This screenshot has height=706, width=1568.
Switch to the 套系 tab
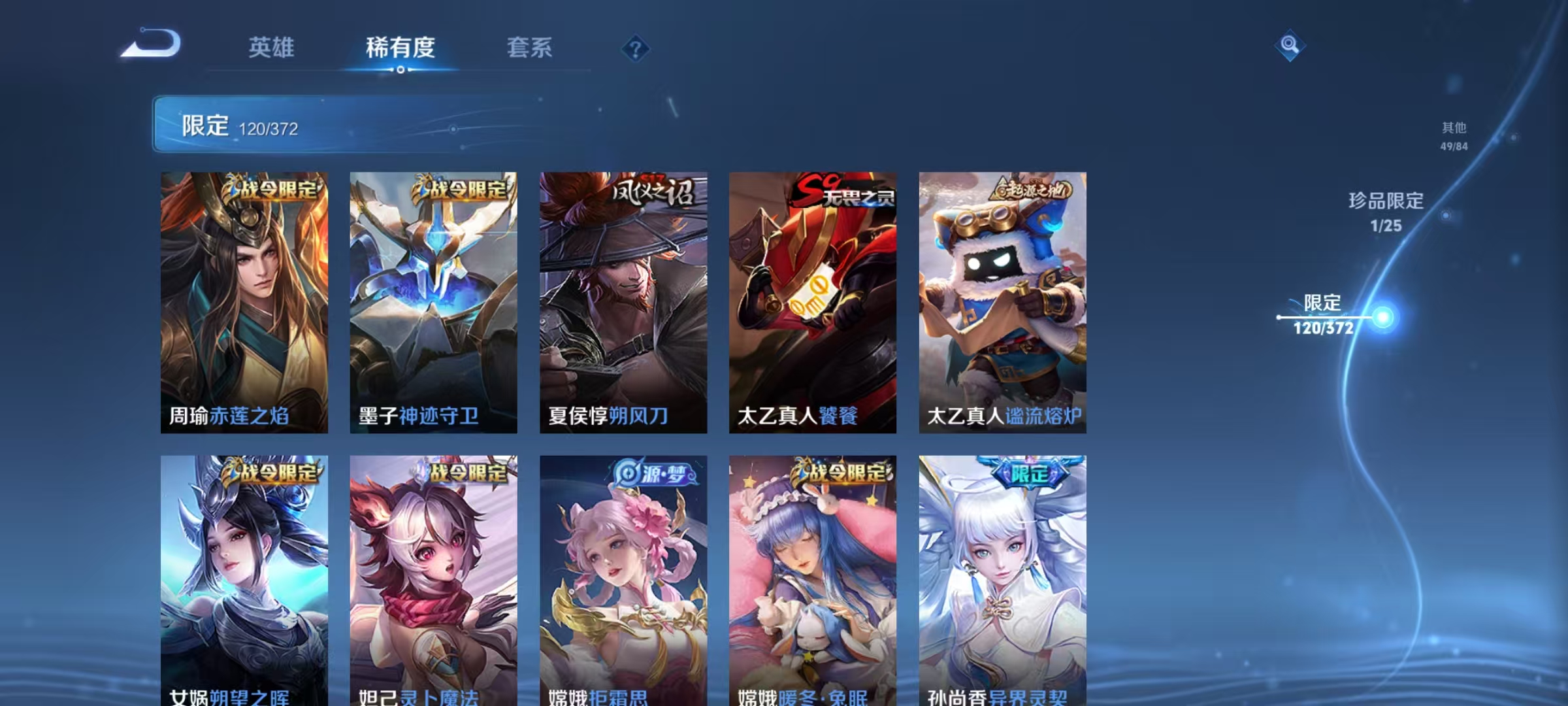tap(531, 48)
